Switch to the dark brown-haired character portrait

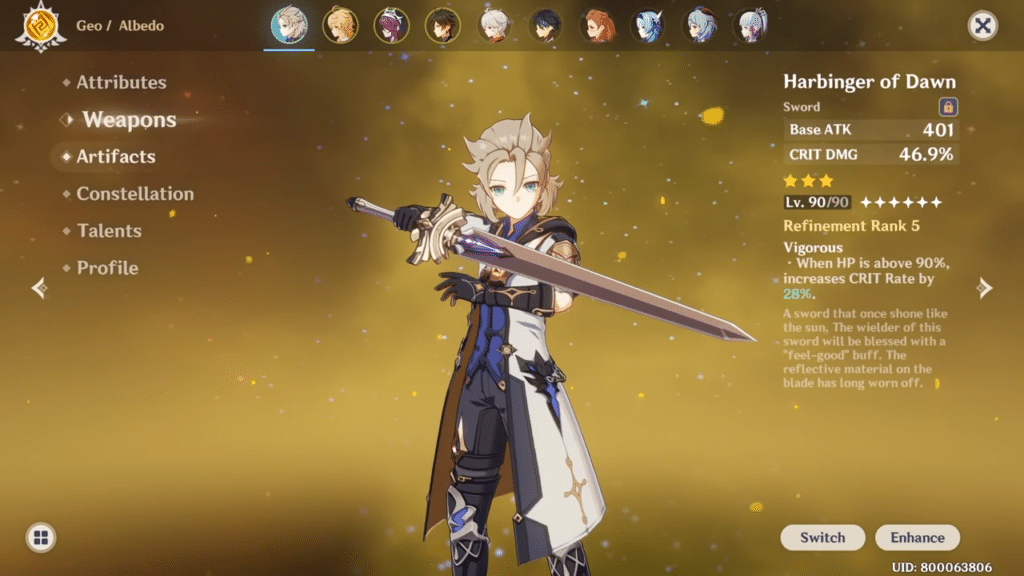[442, 25]
